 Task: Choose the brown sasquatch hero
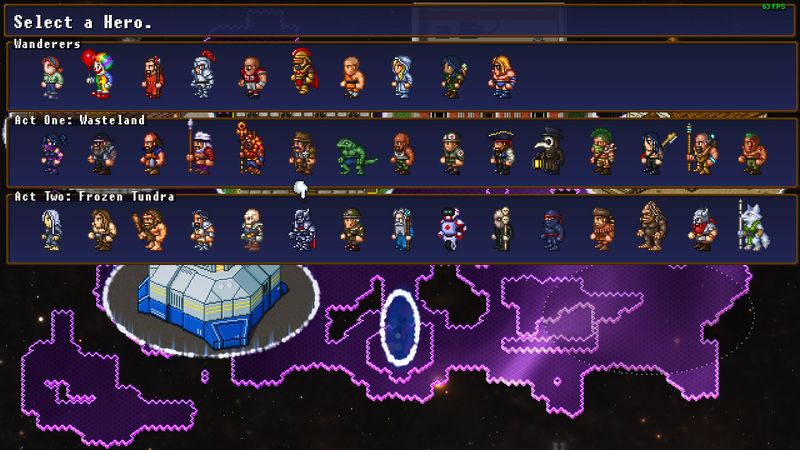coord(651,229)
